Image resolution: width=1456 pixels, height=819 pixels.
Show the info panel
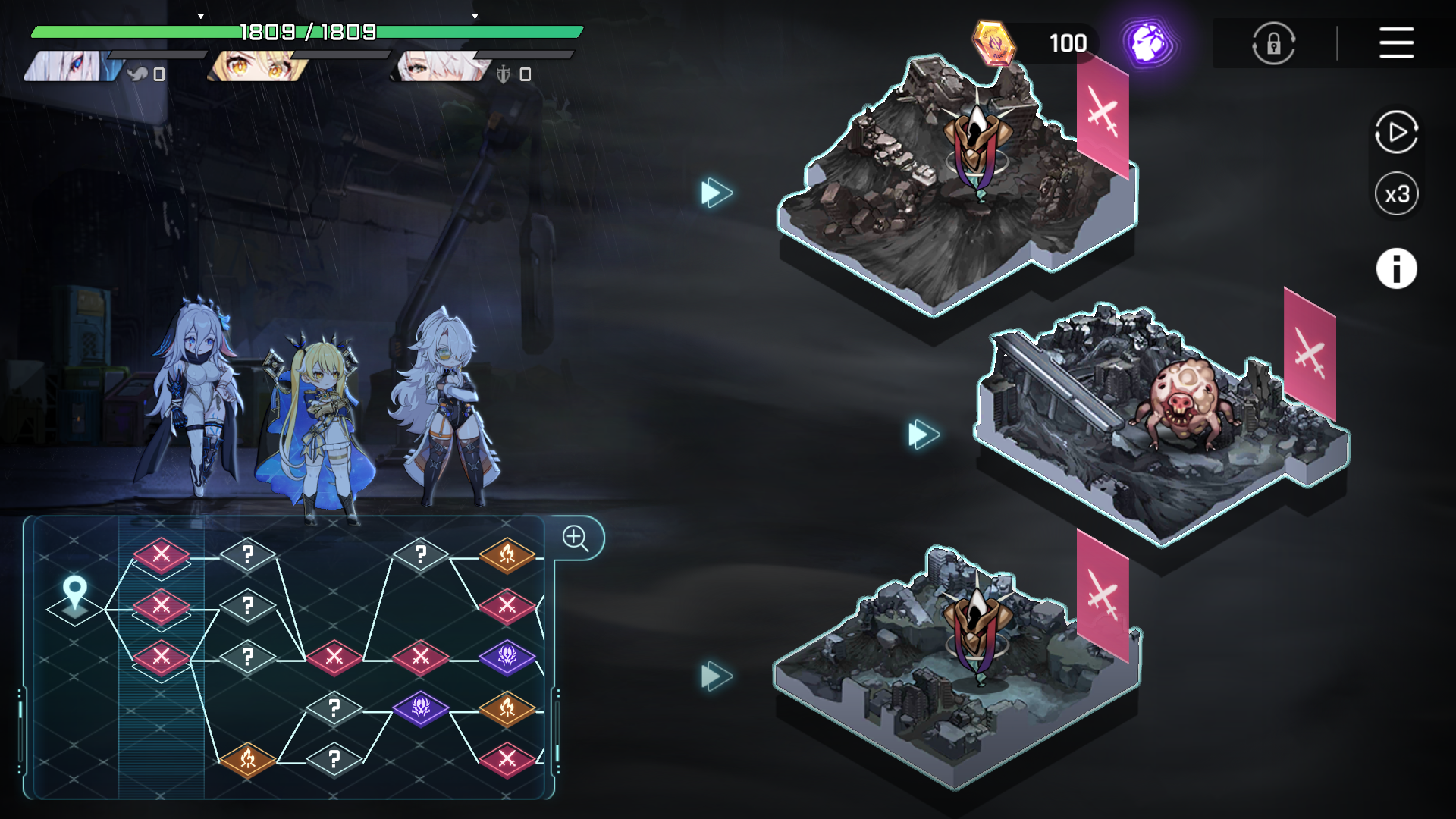click(x=1396, y=268)
